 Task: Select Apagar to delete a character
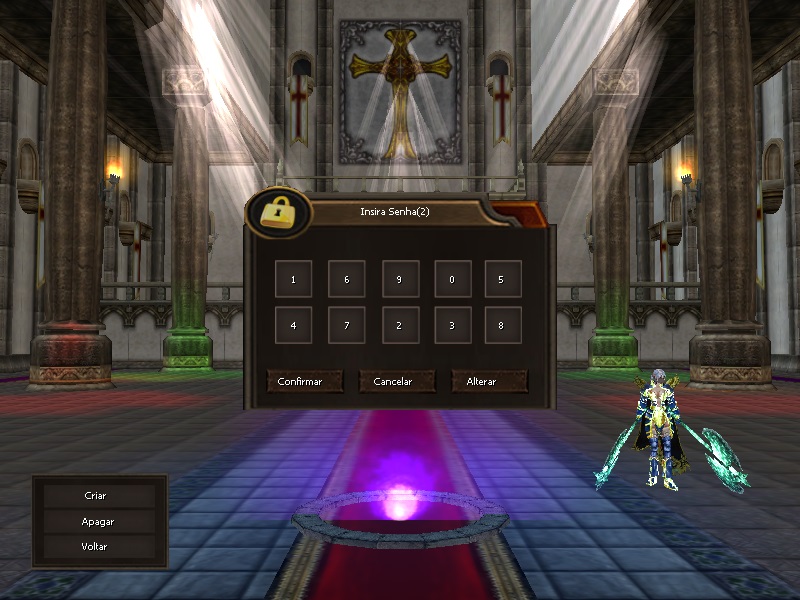(96, 522)
